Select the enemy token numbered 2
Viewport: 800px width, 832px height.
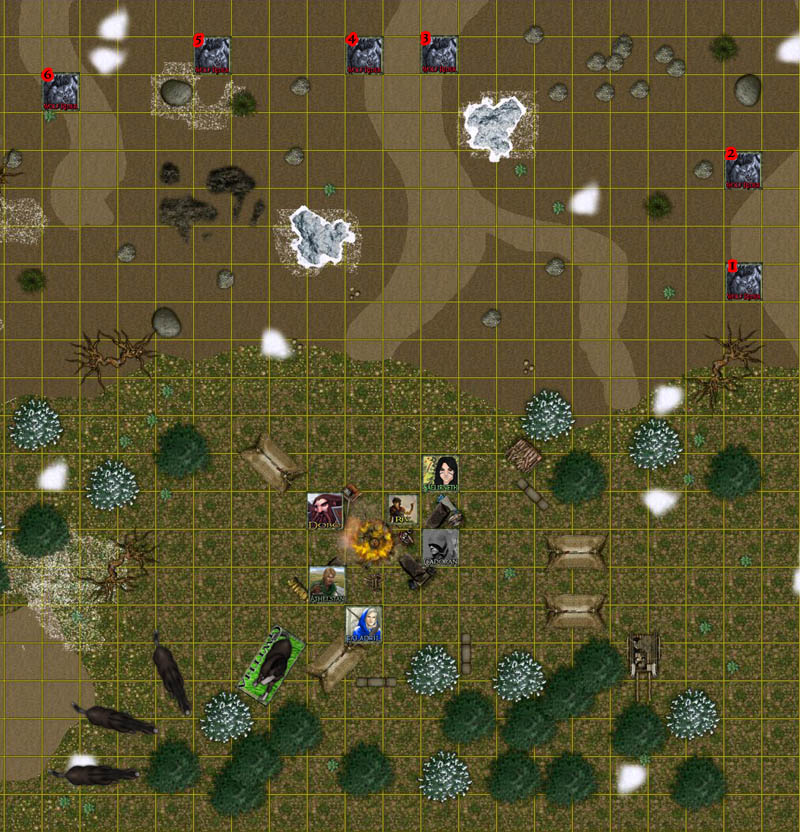pyautogui.click(x=743, y=171)
